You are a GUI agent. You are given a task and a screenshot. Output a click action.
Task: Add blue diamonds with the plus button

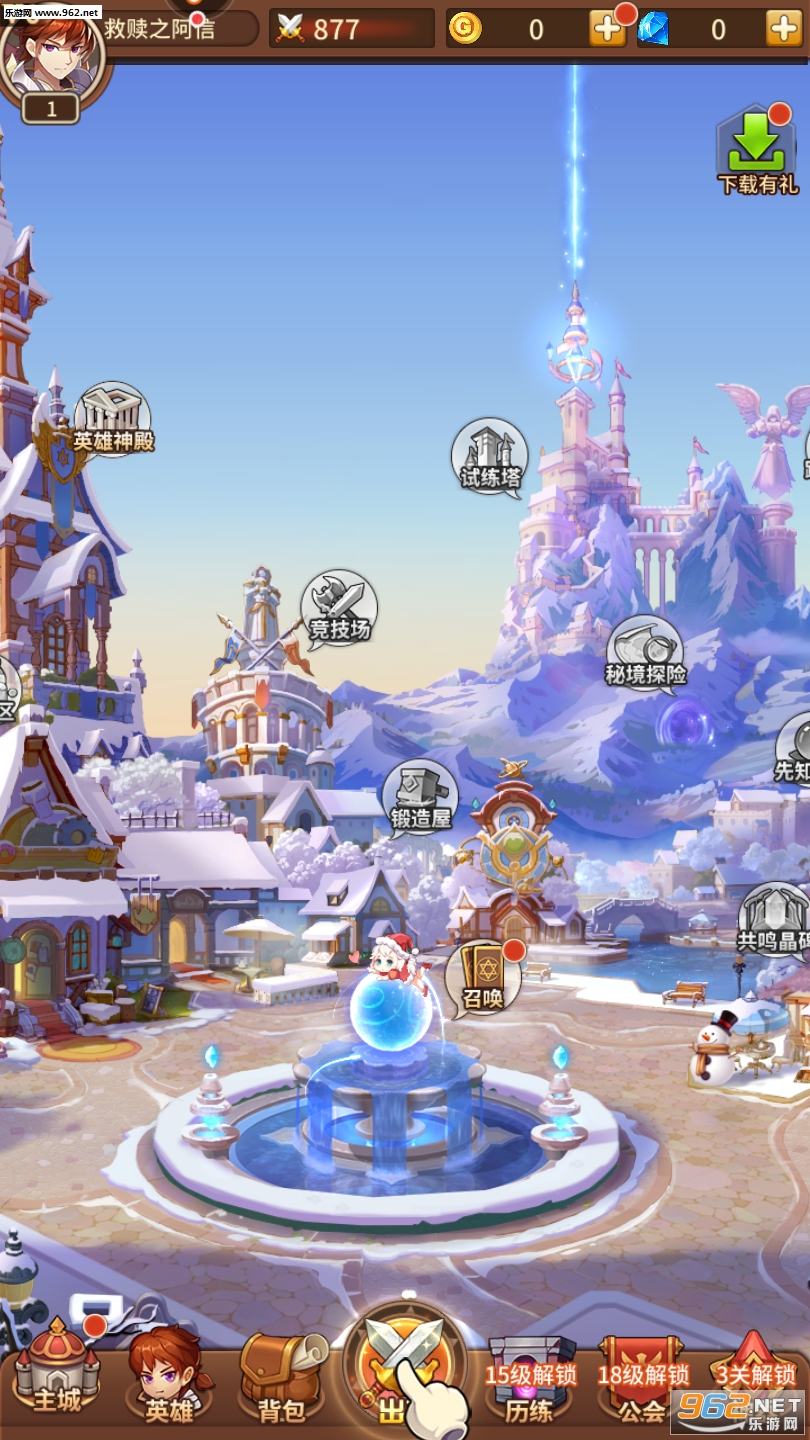[x=783, y=29]
